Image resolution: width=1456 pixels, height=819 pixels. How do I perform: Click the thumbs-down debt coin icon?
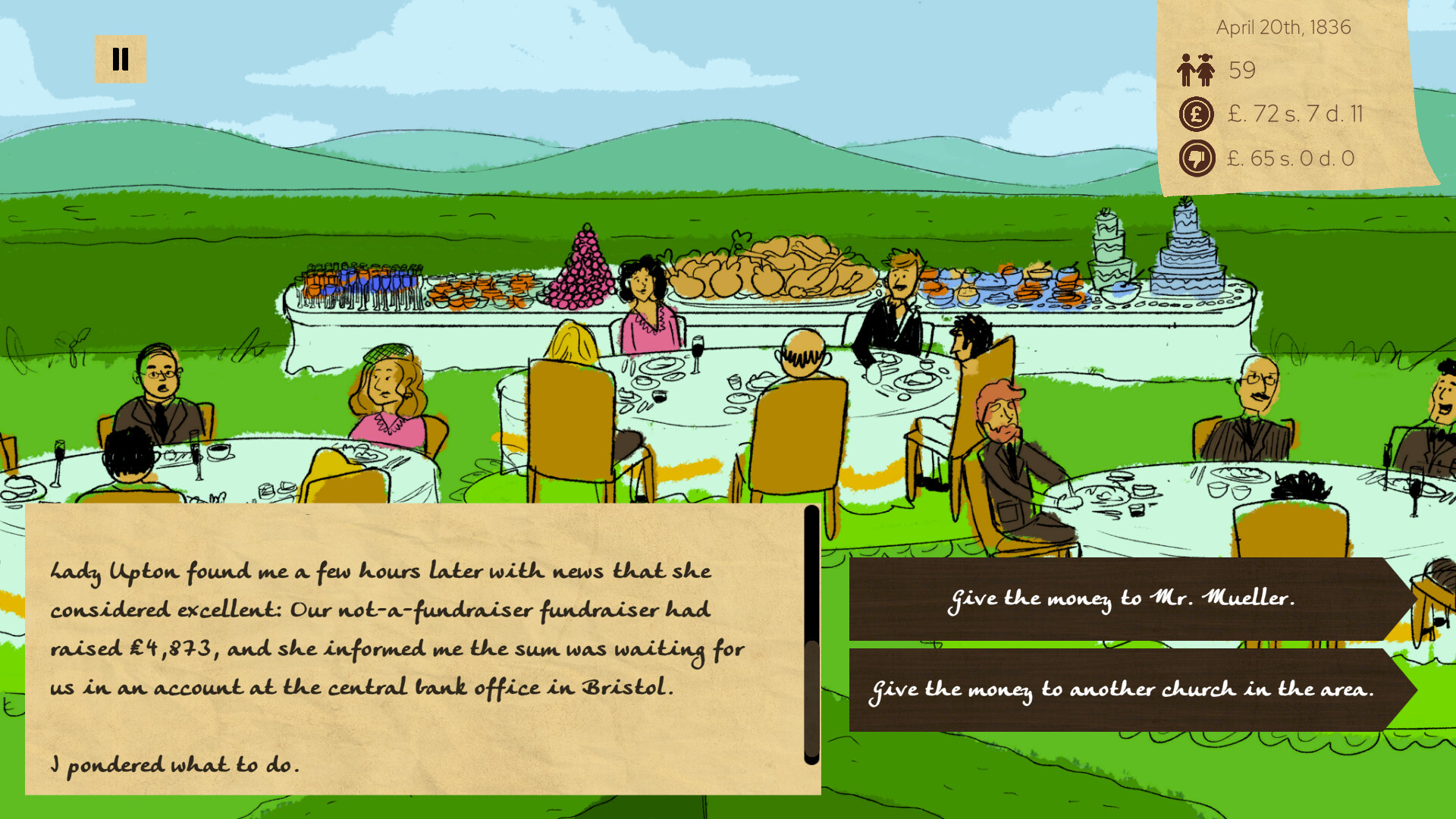(1196, 158)
